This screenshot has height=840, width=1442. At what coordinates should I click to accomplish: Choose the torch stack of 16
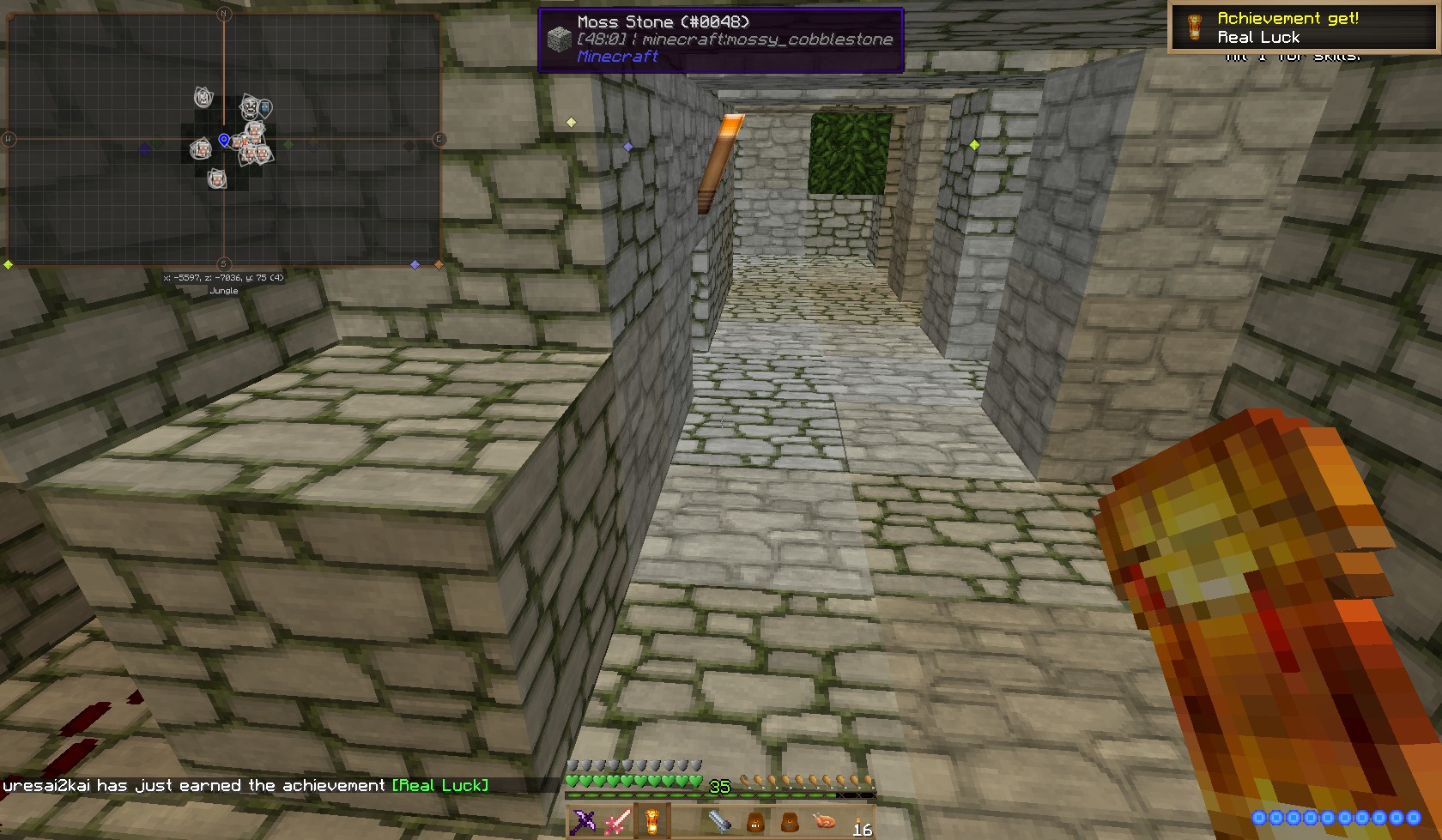pos(859,822)
